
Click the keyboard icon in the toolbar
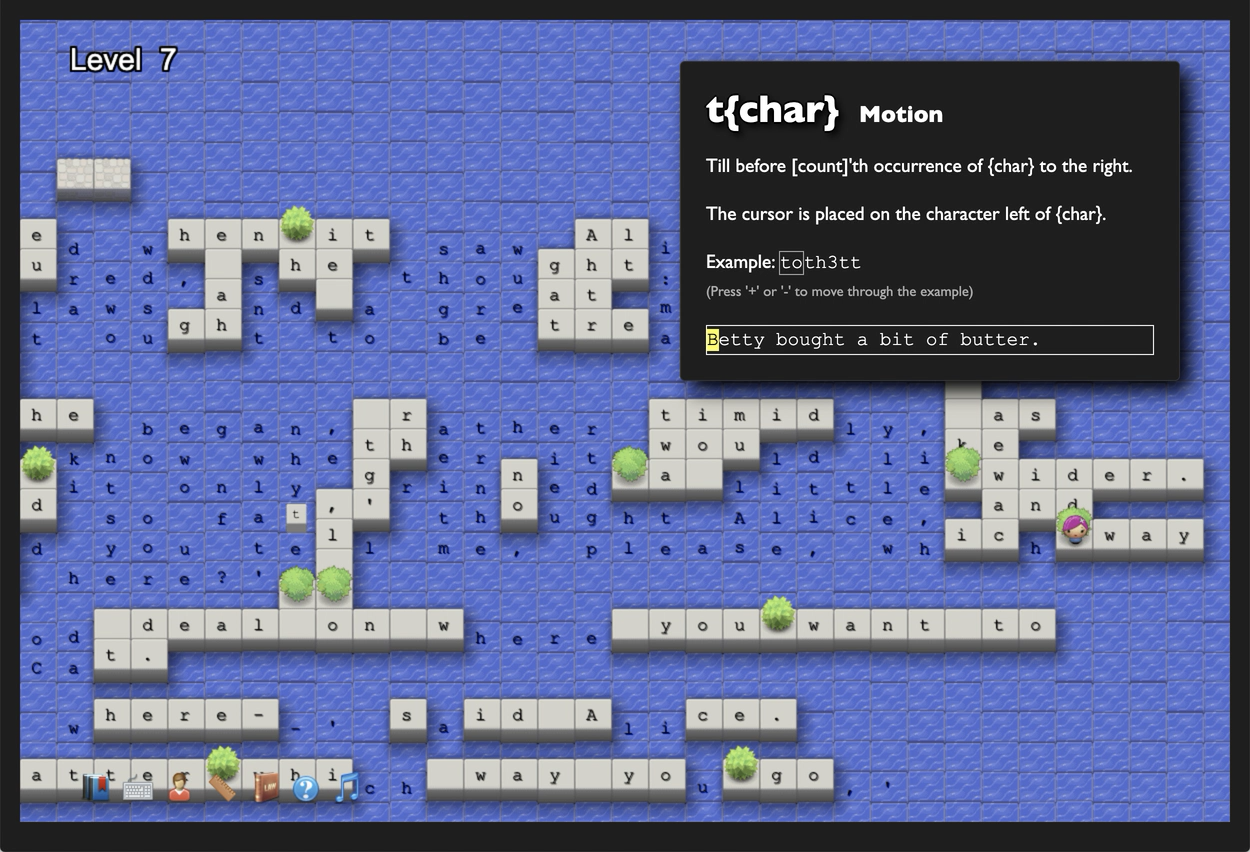pyautogui.click(x=138, y=789)
